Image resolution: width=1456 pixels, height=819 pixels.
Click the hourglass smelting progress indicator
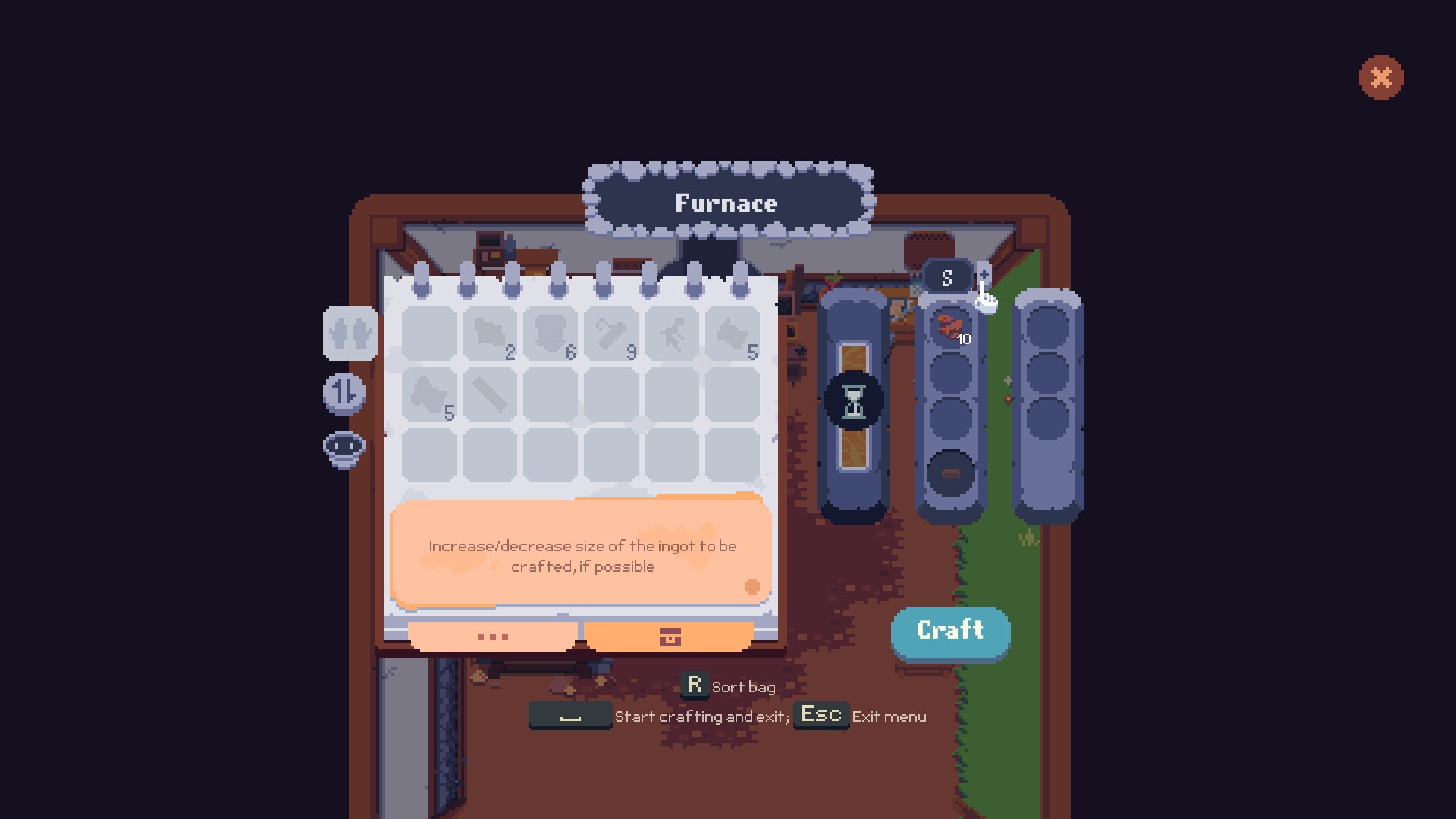click(x=855, y=402)
